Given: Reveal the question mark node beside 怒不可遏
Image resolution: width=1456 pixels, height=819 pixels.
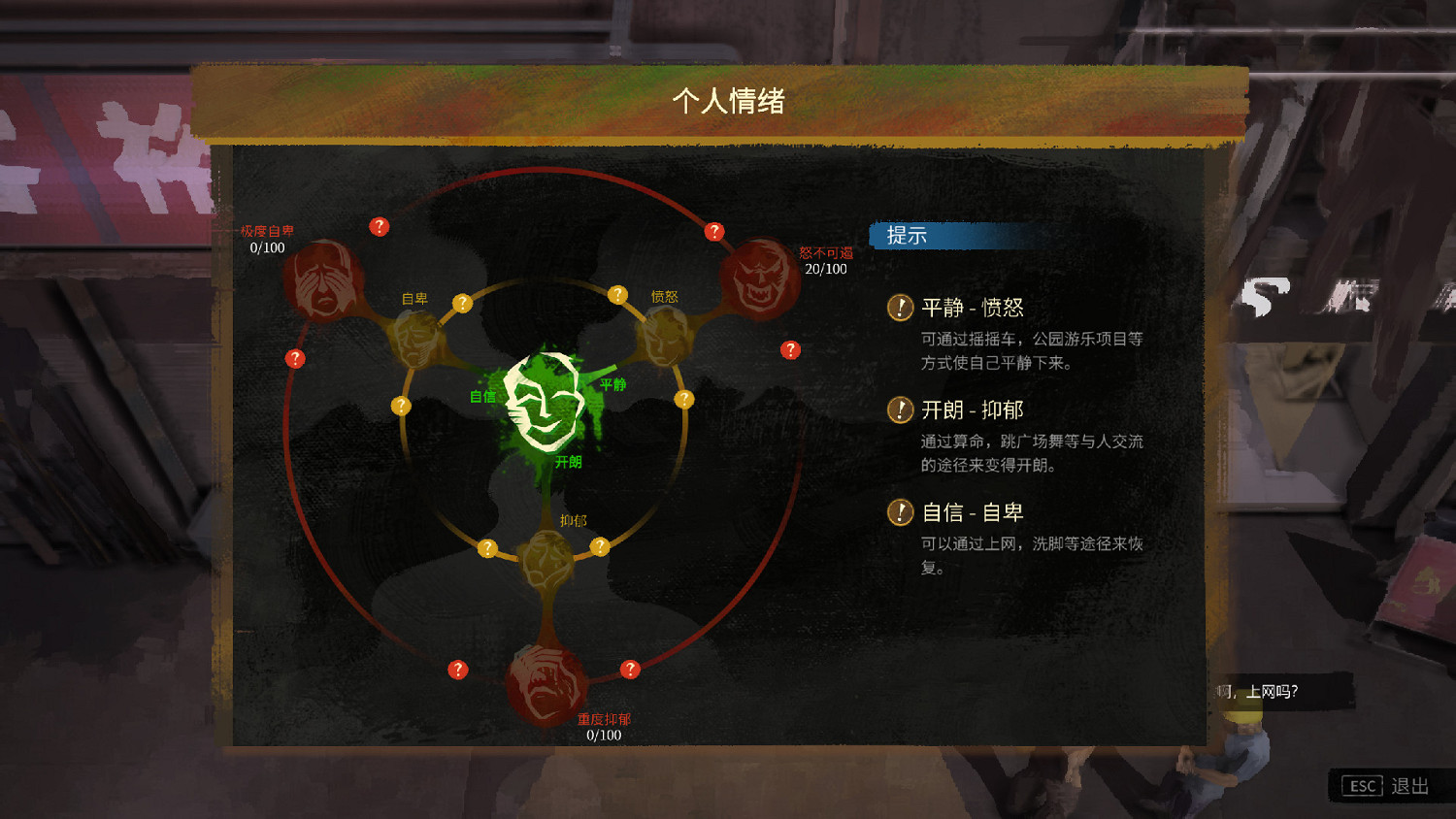Looking at the screenshot, I should point(790,349).
